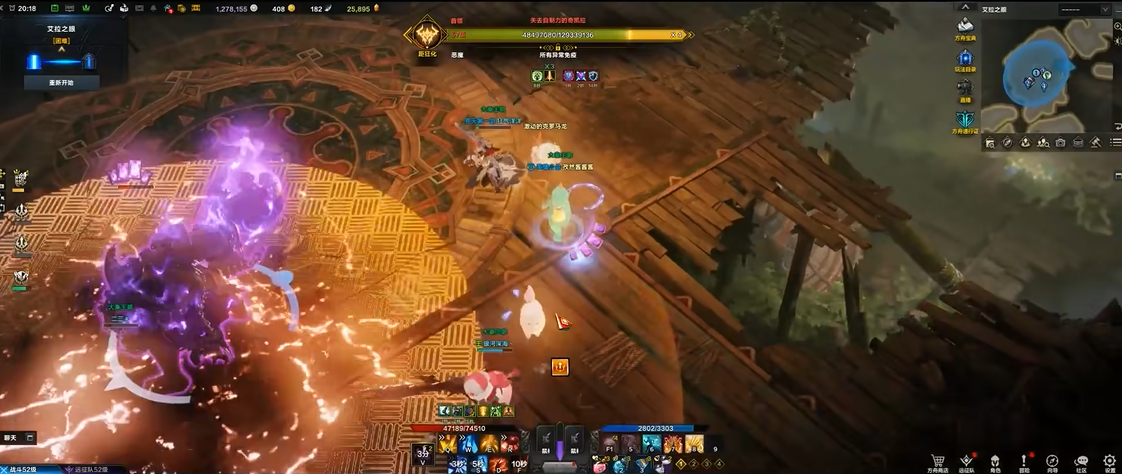Viewport: 1122px width, 474px height.
Task: Open the 冒险 adventure menu
Action: click(1023, 461)
